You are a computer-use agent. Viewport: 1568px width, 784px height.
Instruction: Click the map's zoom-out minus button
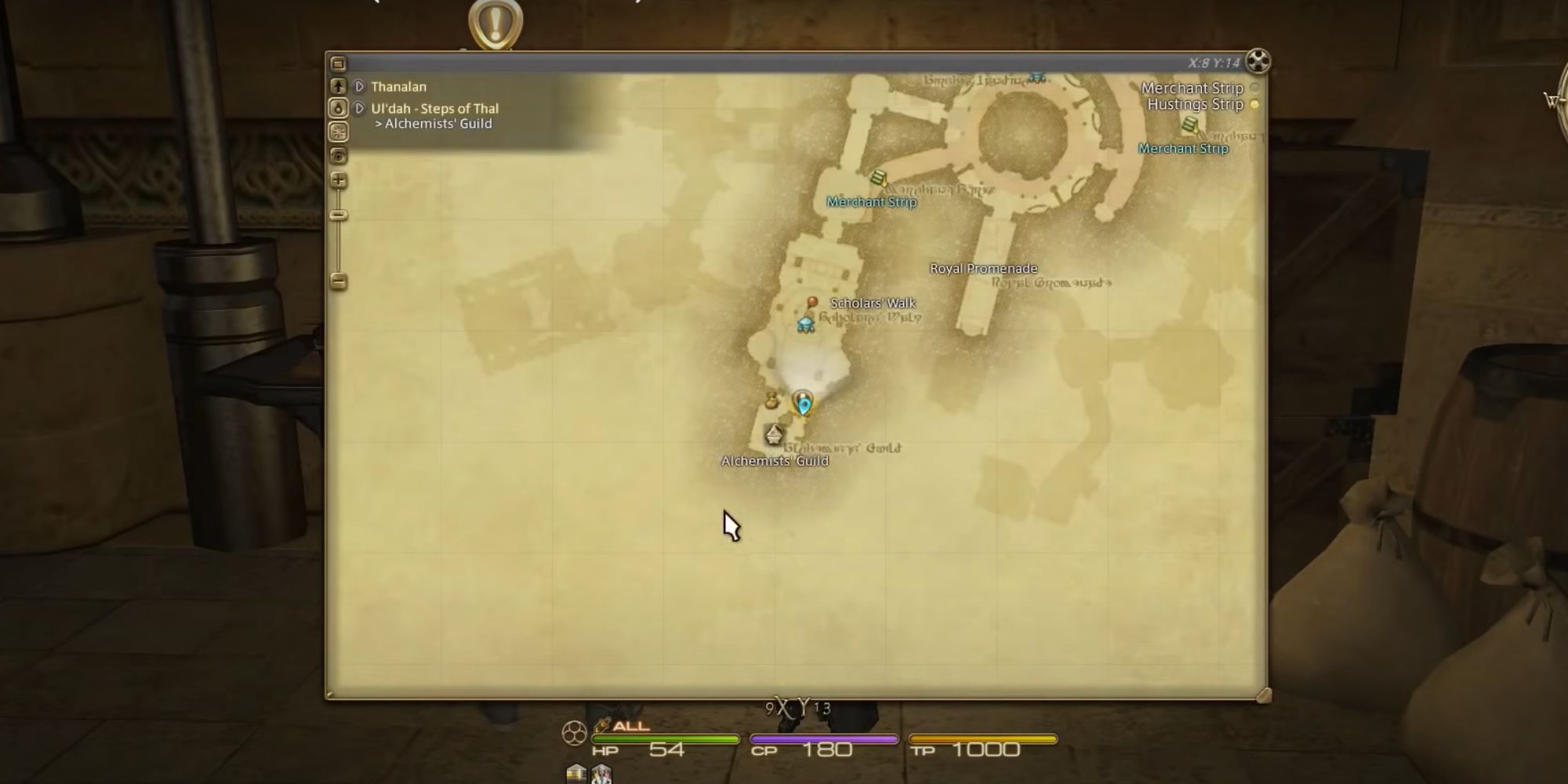coord(339,281)
